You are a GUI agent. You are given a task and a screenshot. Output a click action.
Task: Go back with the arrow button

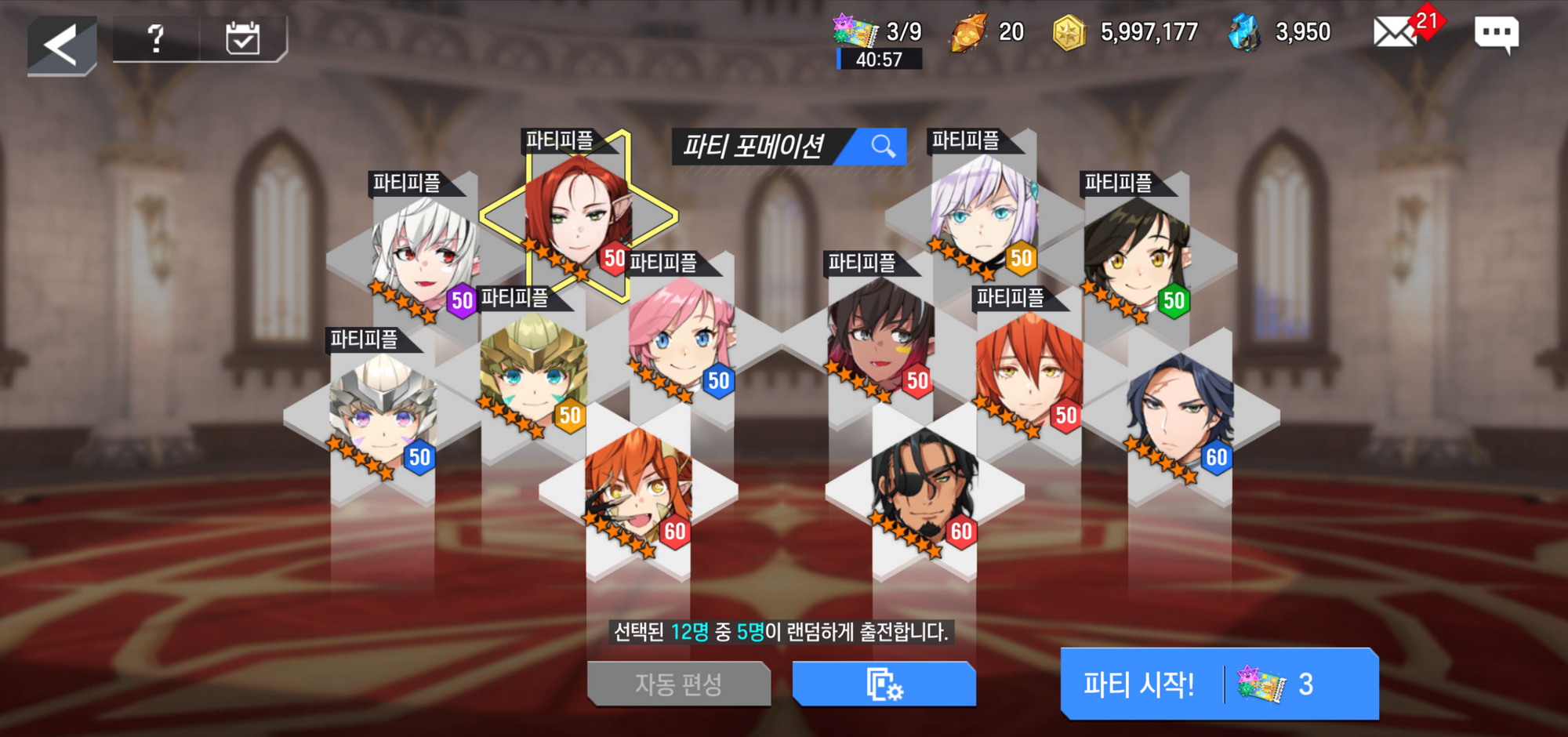[x=61, y=44]
